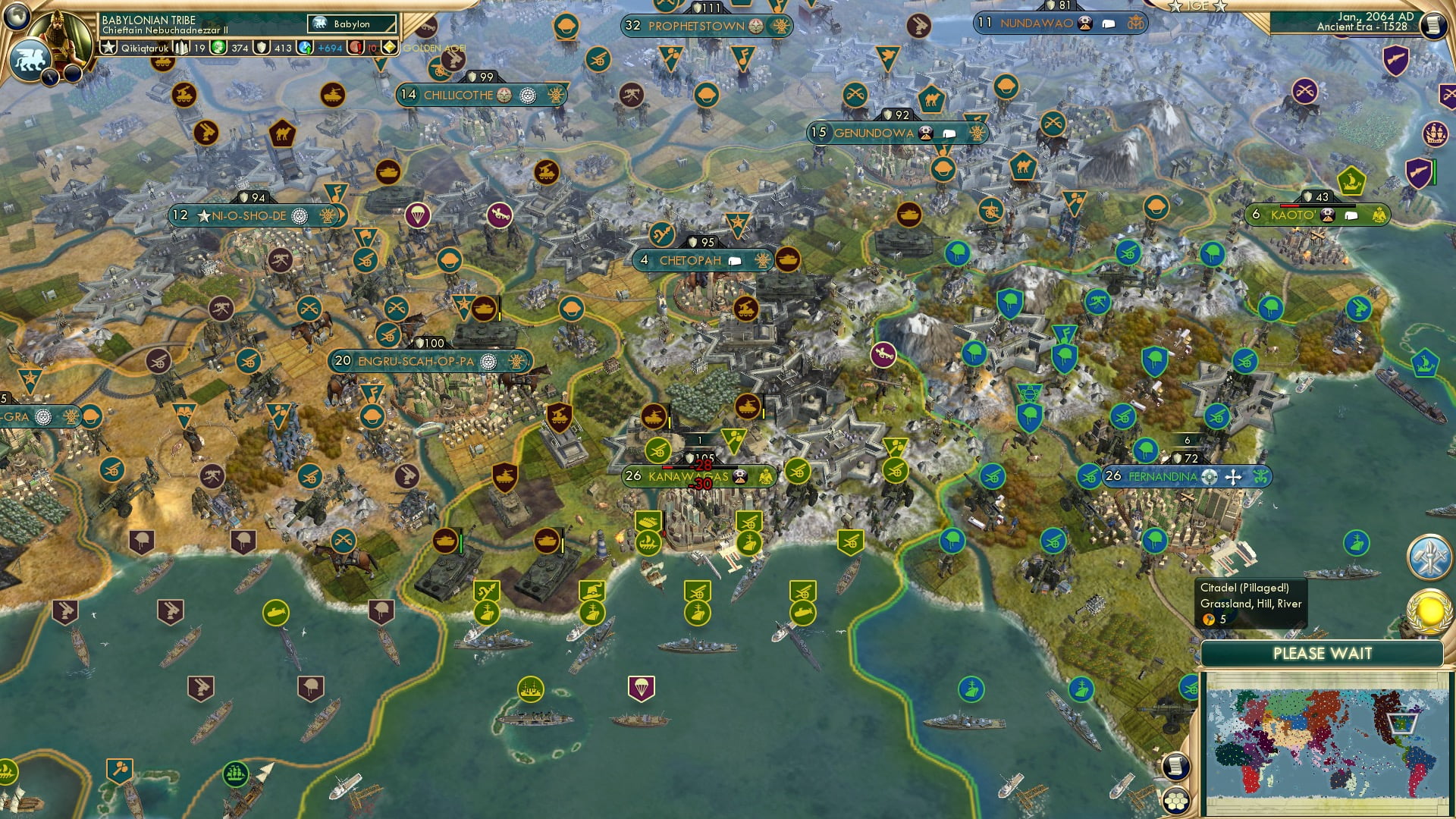Open the notification log scroll icon near the minimap
This screenshot has height=819, width=1456.
(1175, 765)
